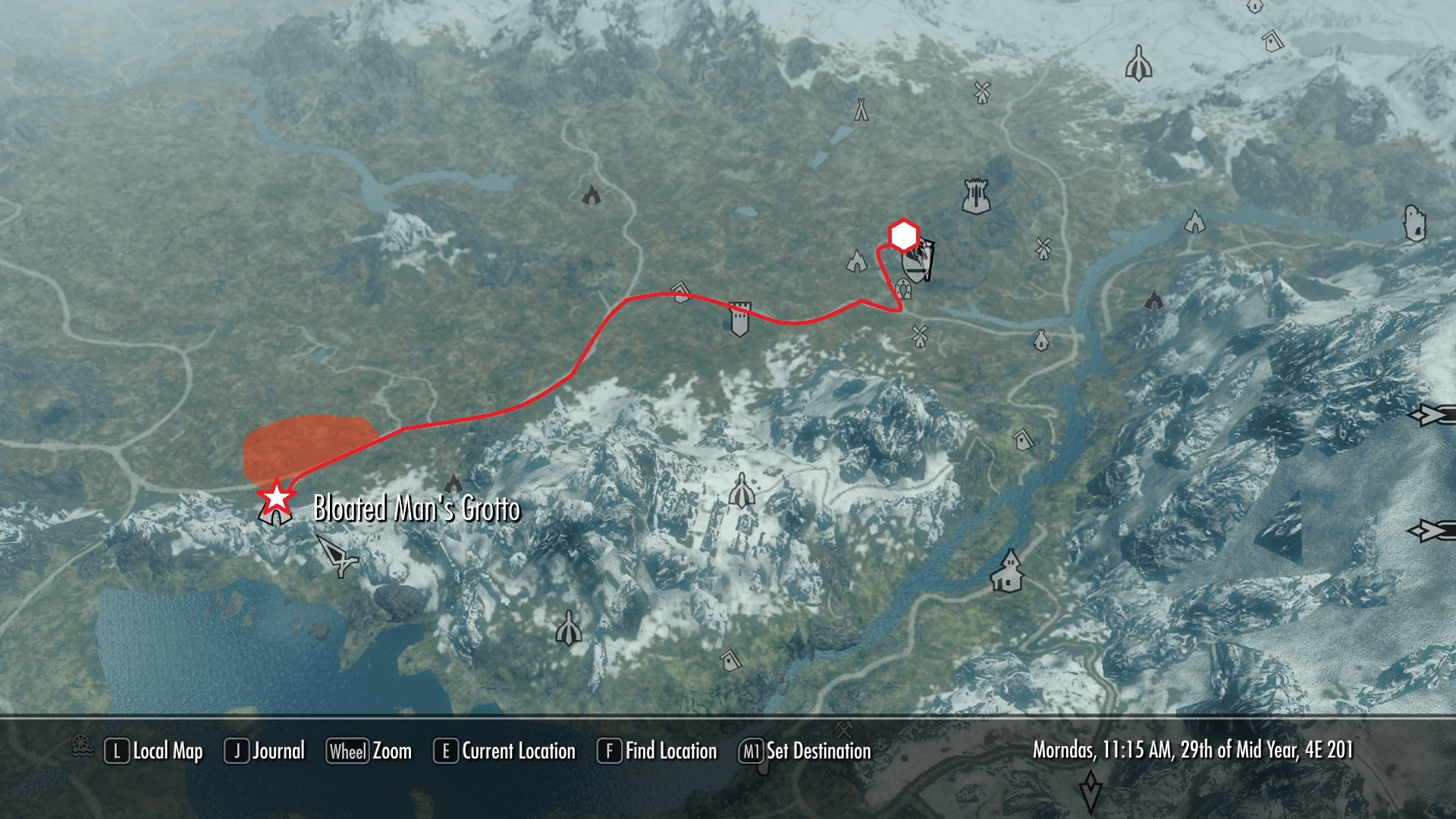Click the horseshoe stables marker
The width and height of the screenshot is (1456, 819).
pos(903,289)
